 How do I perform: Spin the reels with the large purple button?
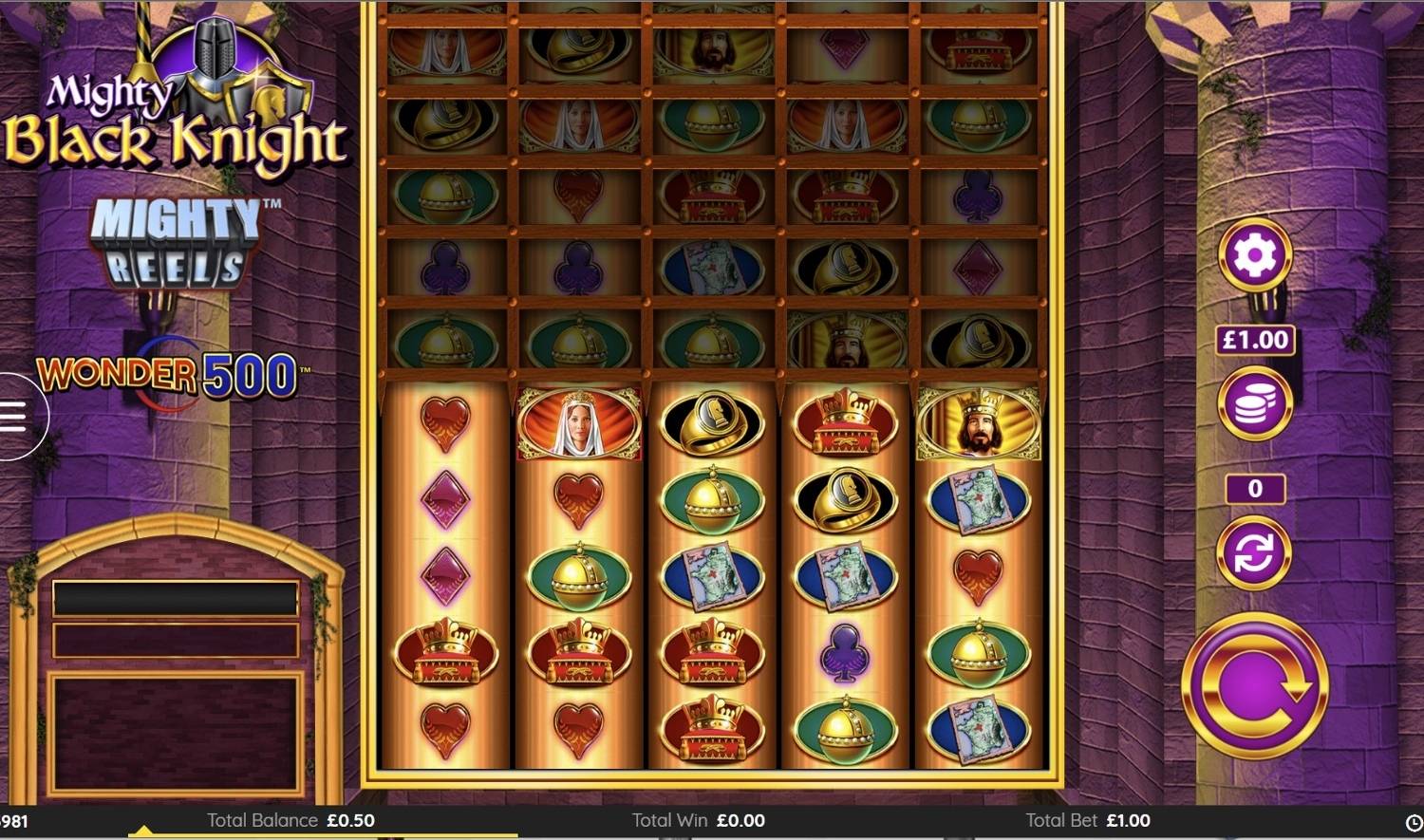(1254, 685)
